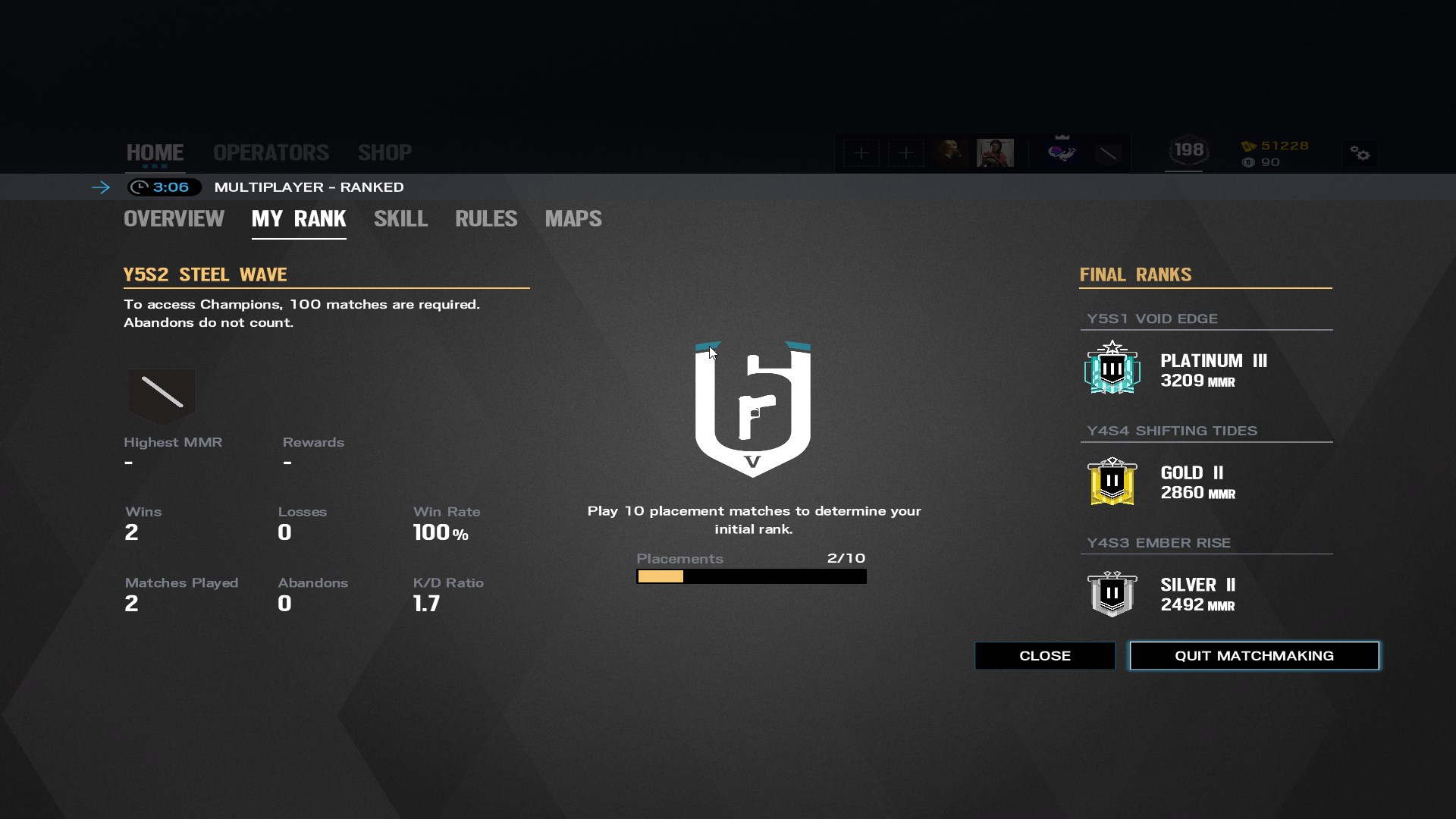Open the Skill tab

400,219
